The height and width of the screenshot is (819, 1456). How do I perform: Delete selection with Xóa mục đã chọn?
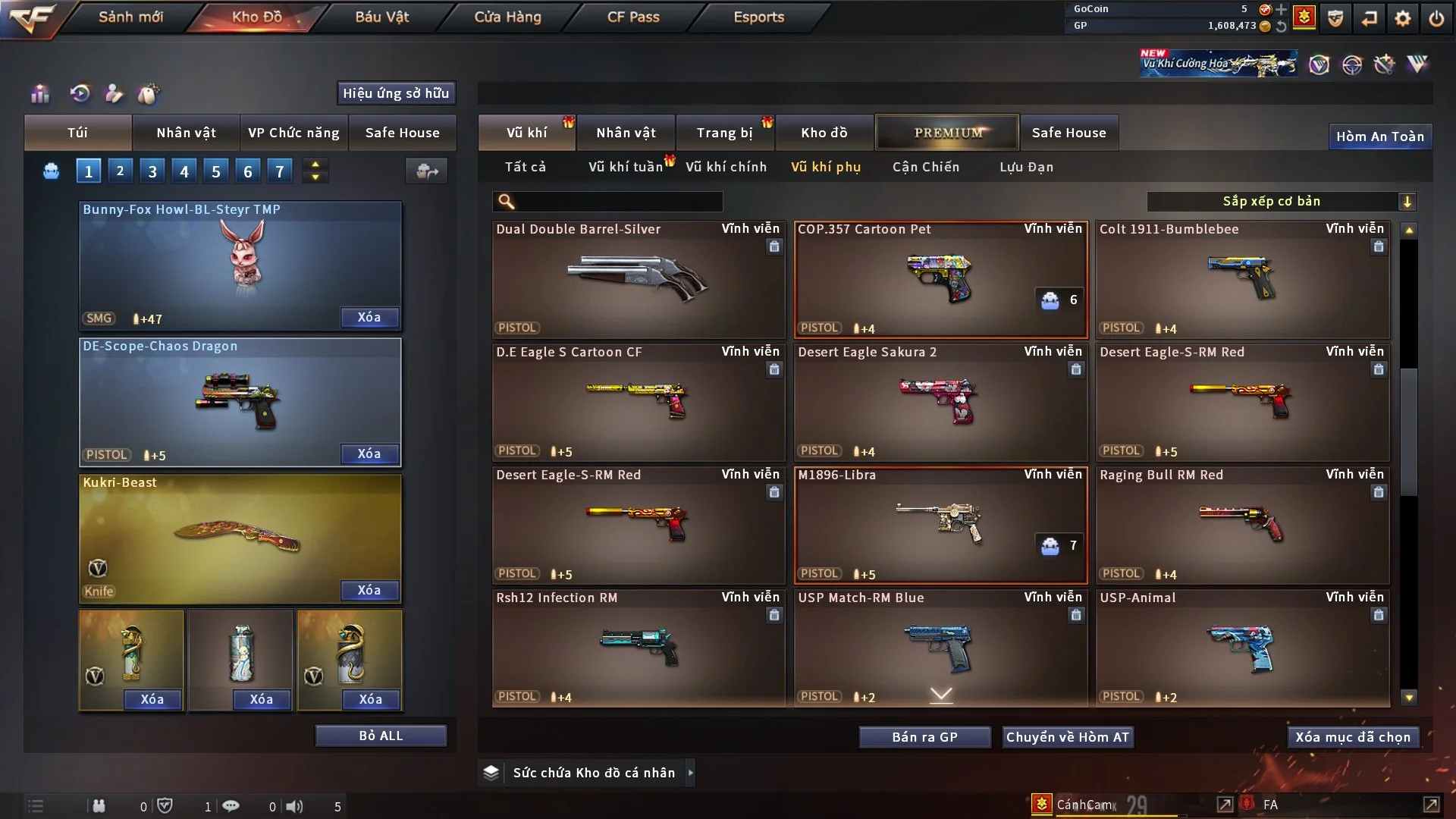click(x=1352, y=737)
